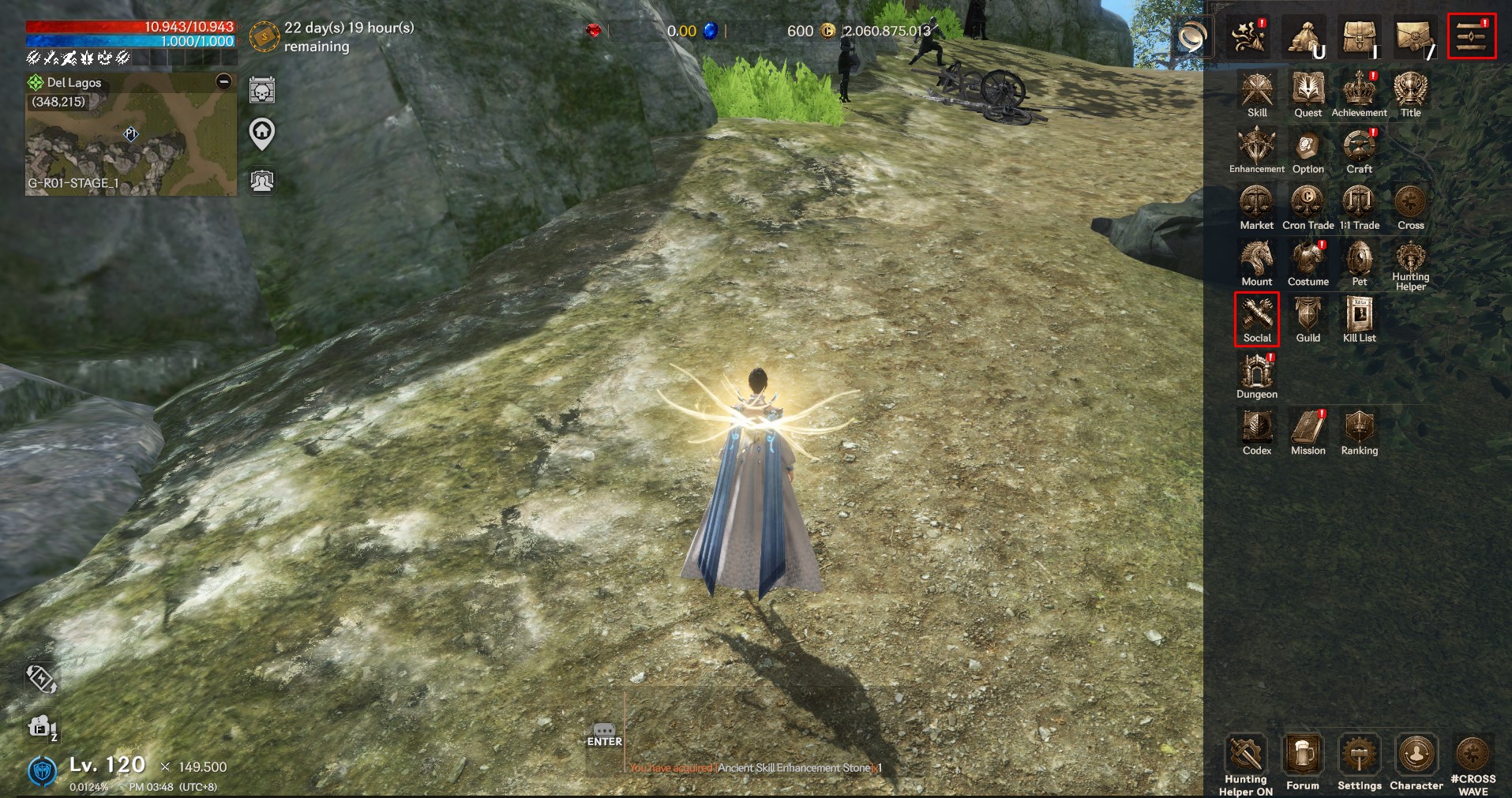The image size is (1512, 798).
Task: Open the Codex book
Action: 1256,430
